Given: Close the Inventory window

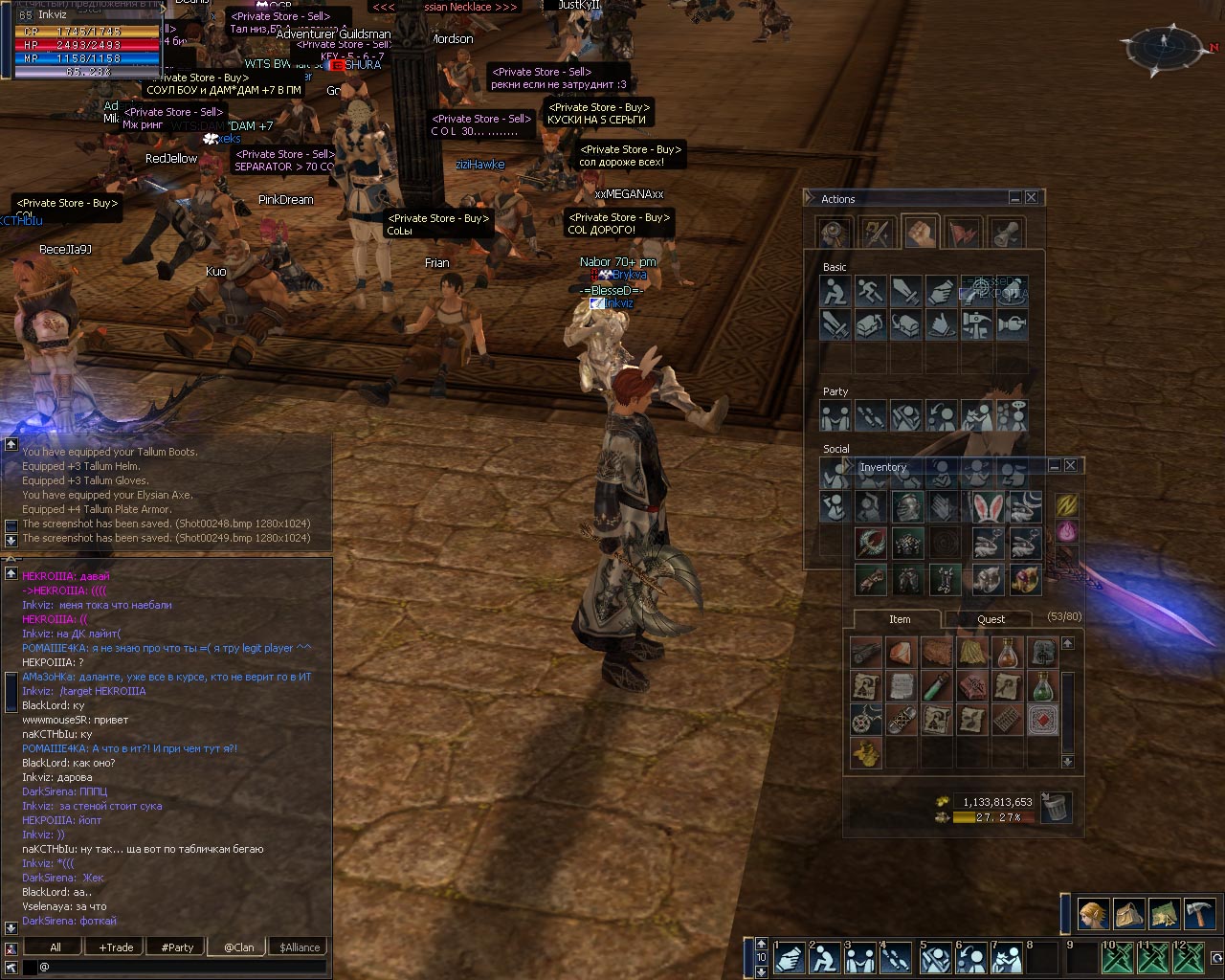Looking at the screenshot, I should click(x=1070, y=465).
